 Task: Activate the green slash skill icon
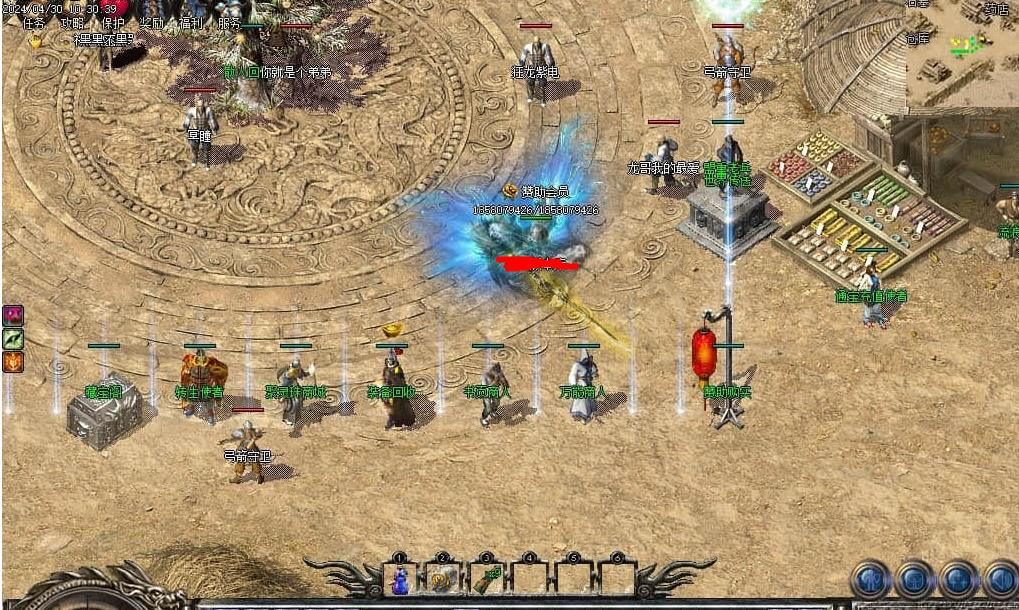click(12, 339)
